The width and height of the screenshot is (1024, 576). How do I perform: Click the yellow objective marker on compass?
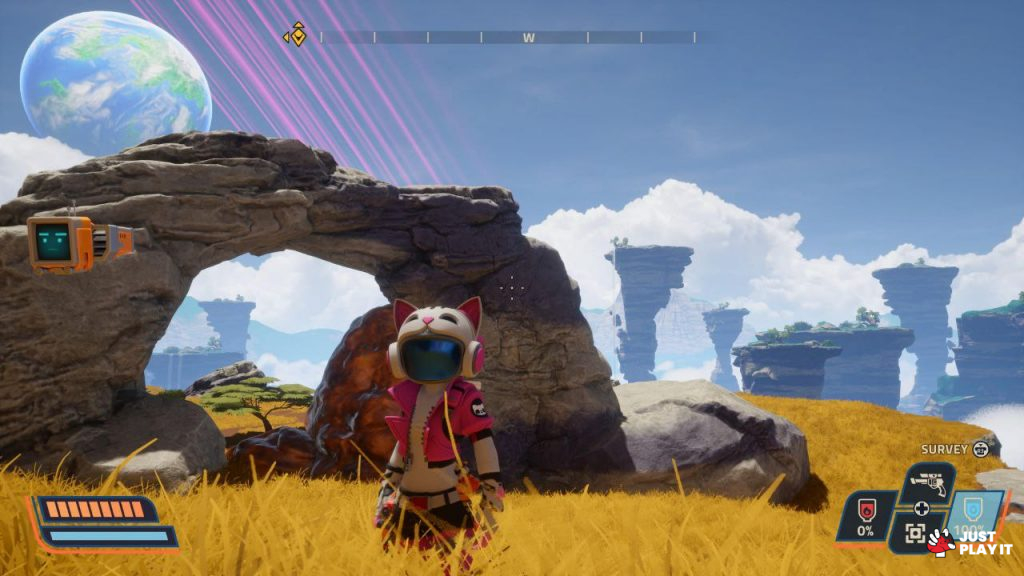coord(296,36)
